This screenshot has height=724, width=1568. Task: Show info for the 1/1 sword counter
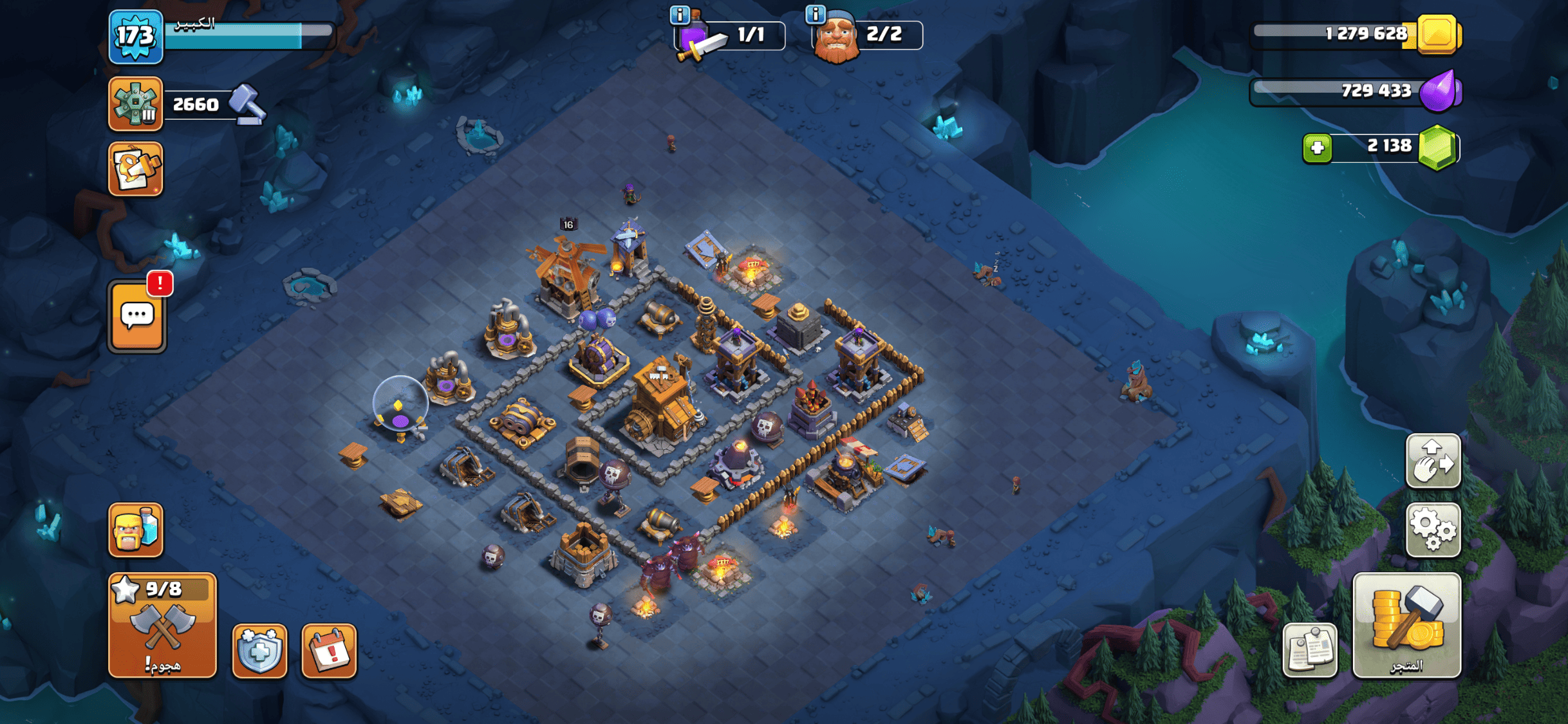click(680, 14)
